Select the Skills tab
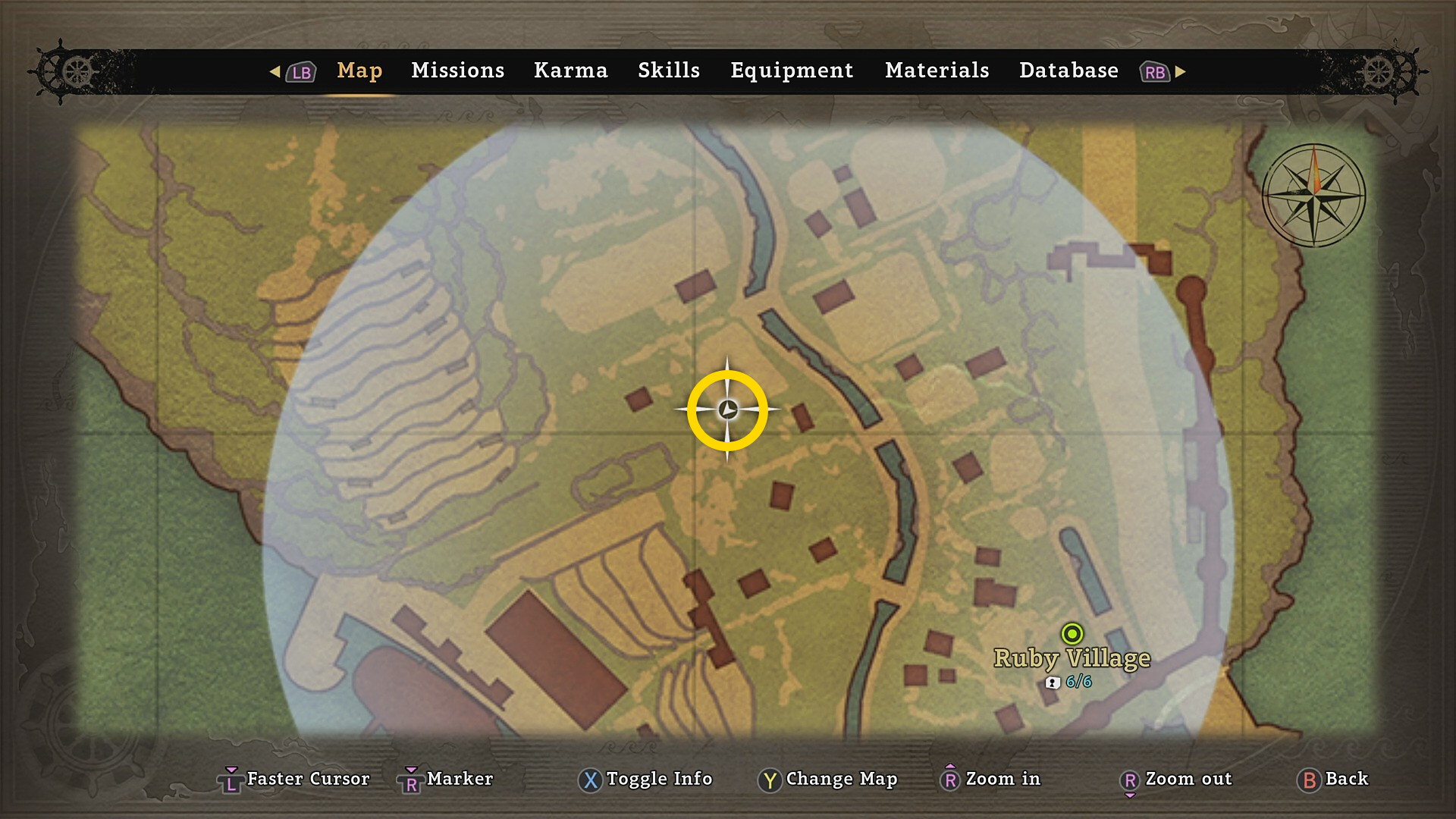This screenshot has width=1456, height=819. tap(668, 71)
